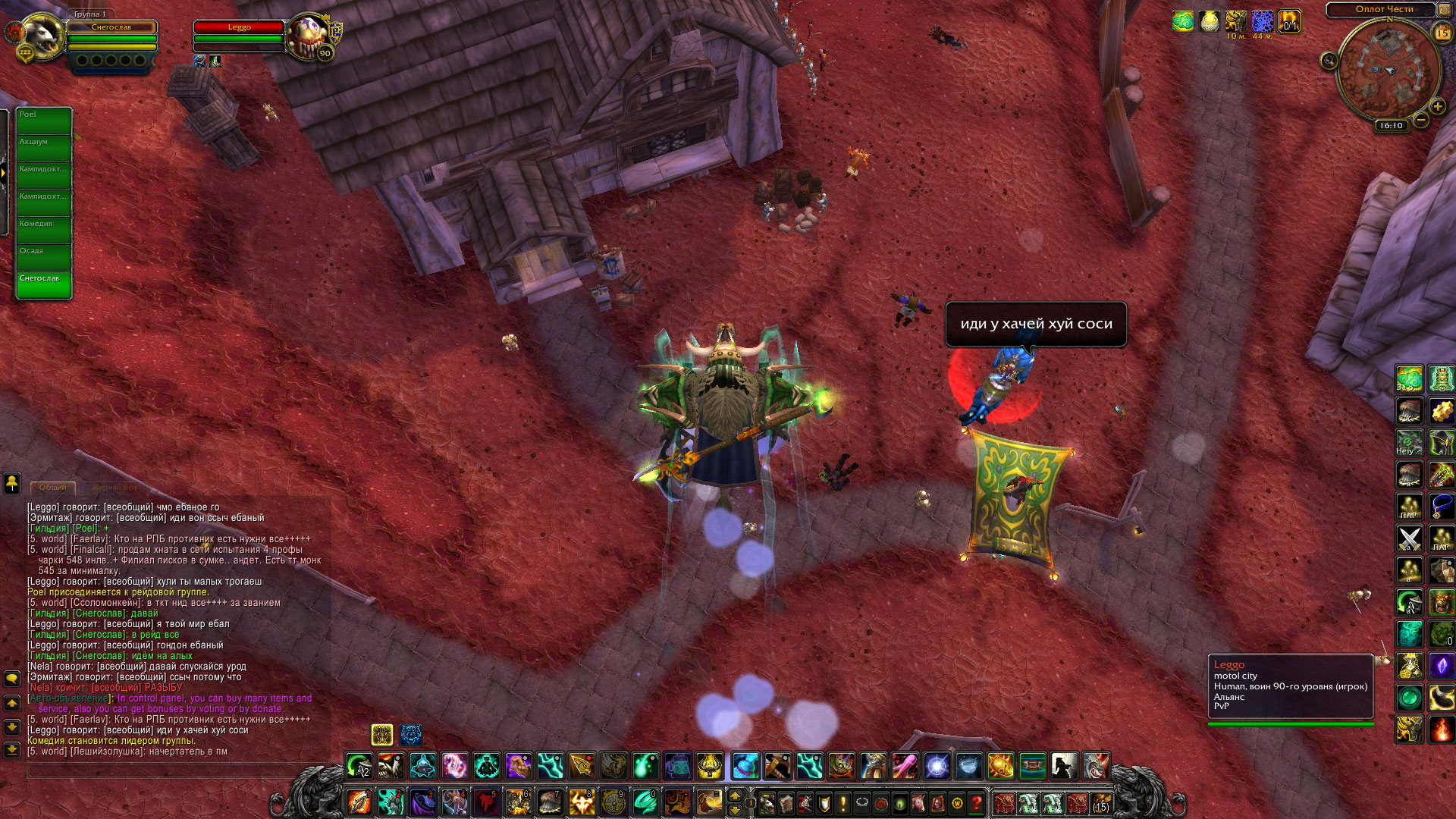Zoom in the minimap with the plus button
Image resolution: width=1456 pixels, height=819 pixels.
[1437, 106]
